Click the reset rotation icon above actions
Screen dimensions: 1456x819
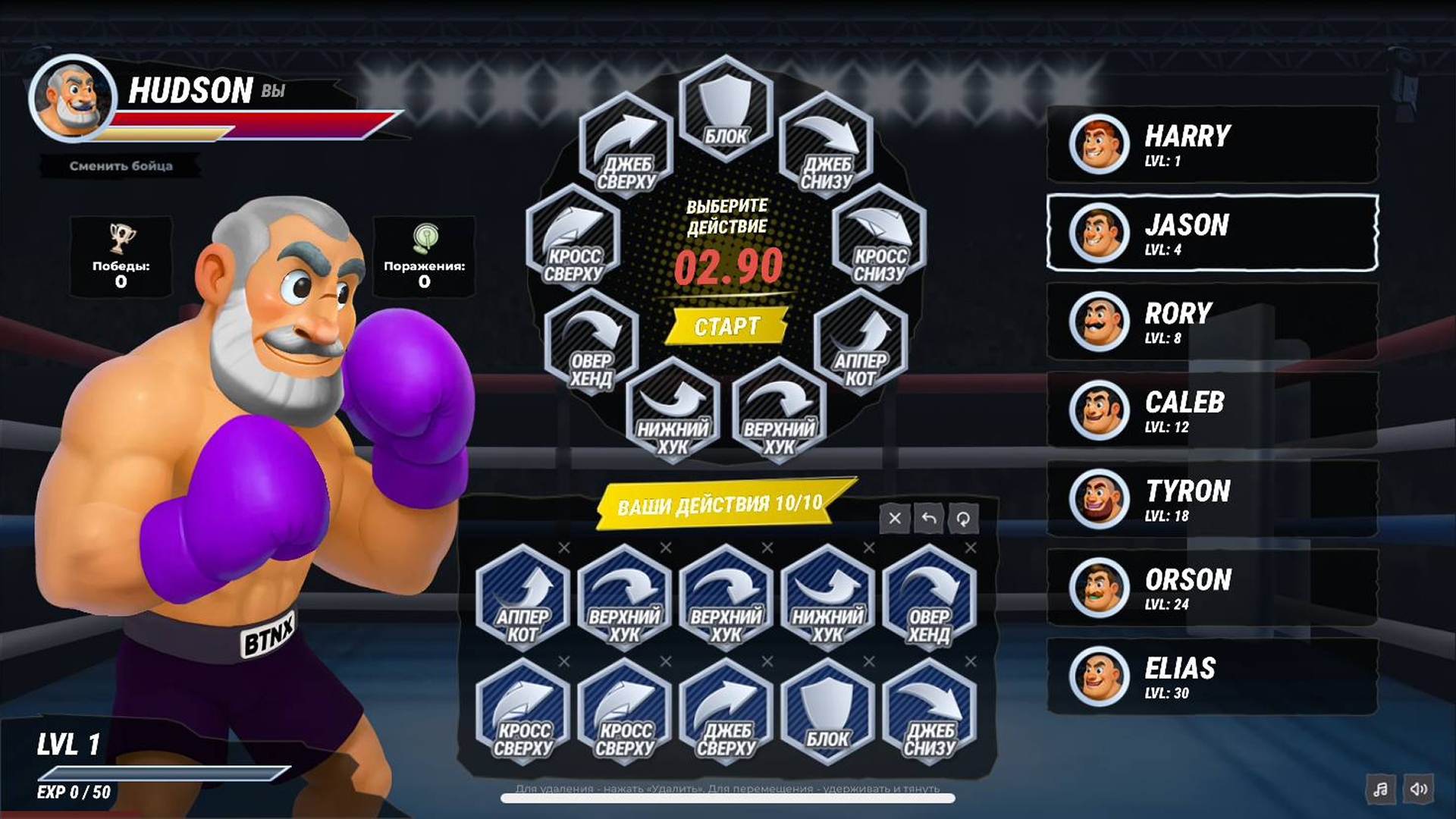[x=964, y=519]
